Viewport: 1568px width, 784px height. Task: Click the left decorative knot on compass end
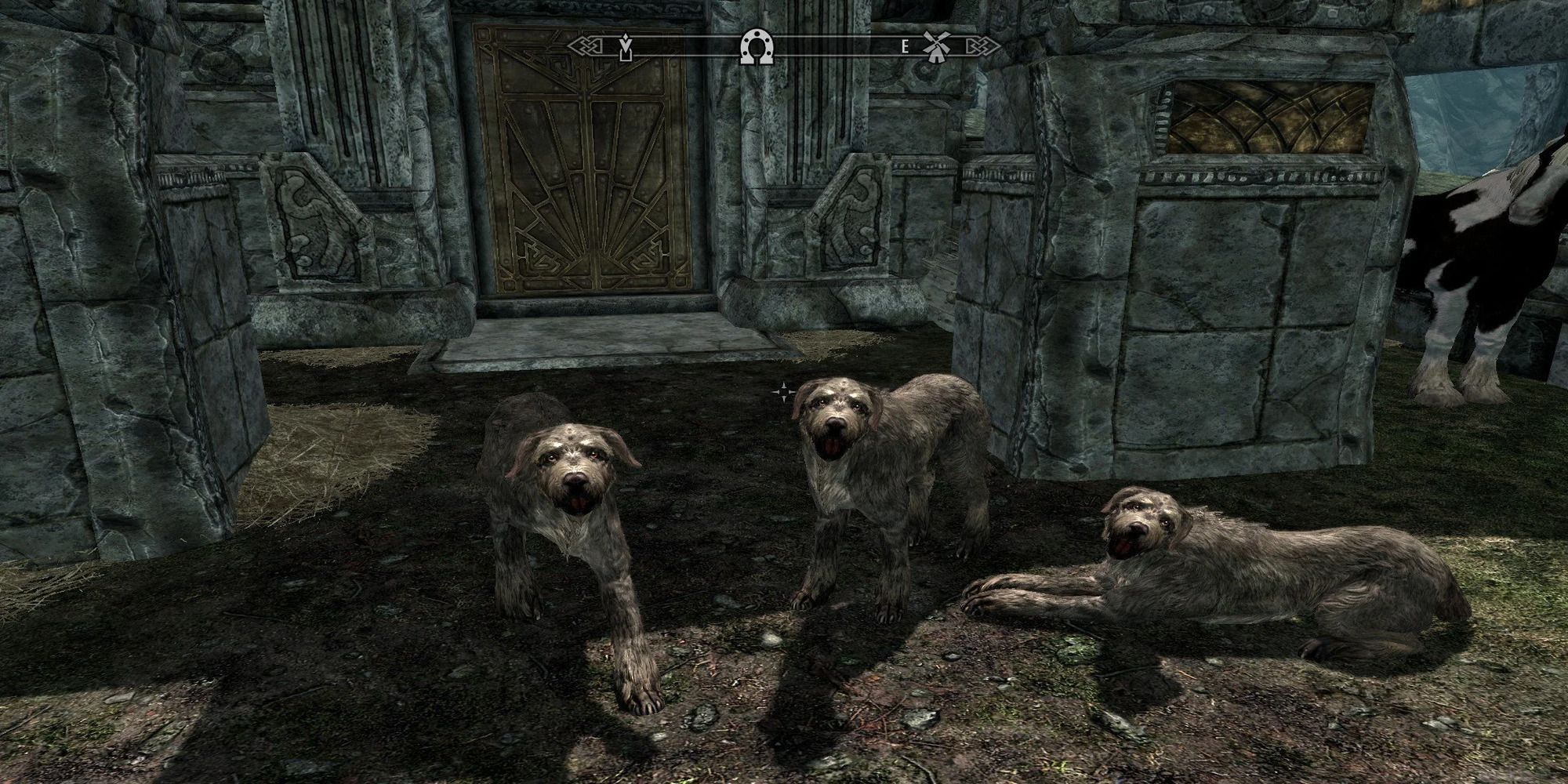coord(586,45)
